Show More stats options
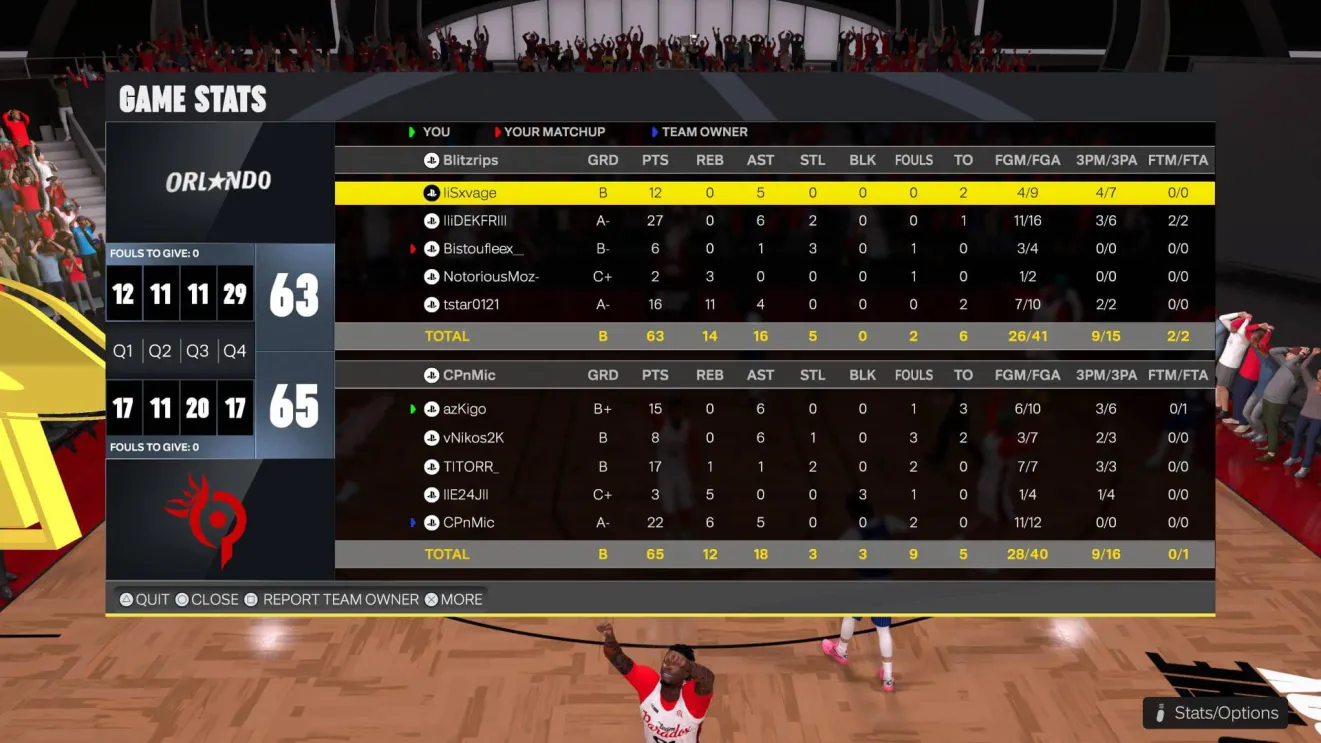 coord(453,600)
